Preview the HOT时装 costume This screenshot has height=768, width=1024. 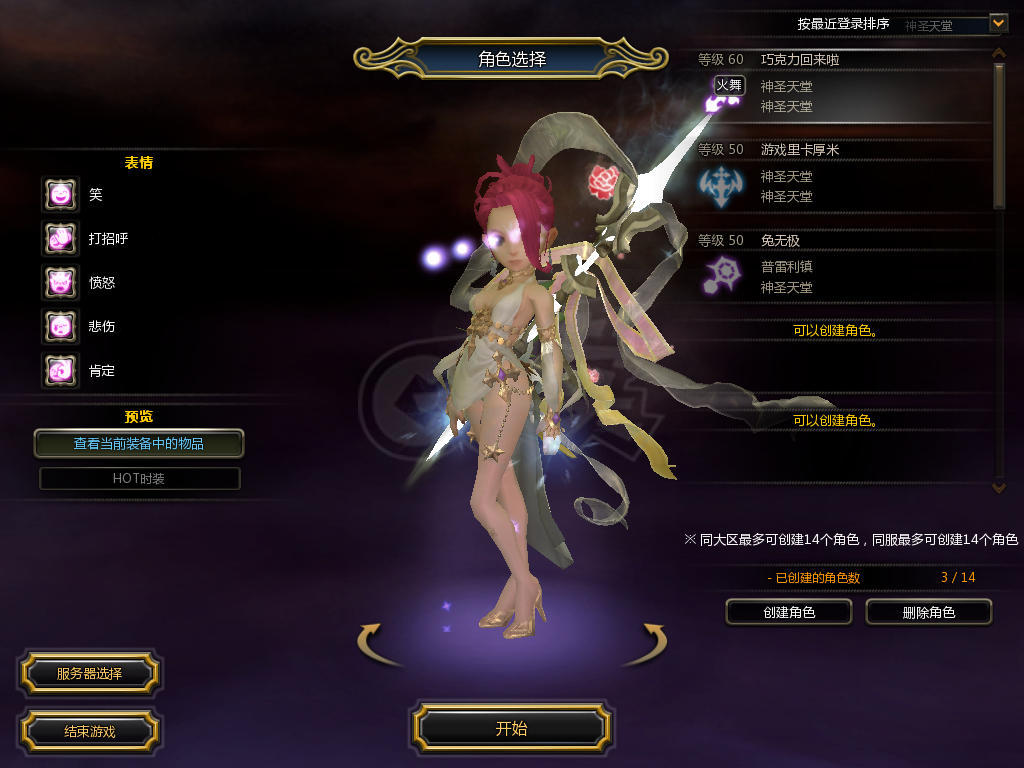[x=139, y=479]
